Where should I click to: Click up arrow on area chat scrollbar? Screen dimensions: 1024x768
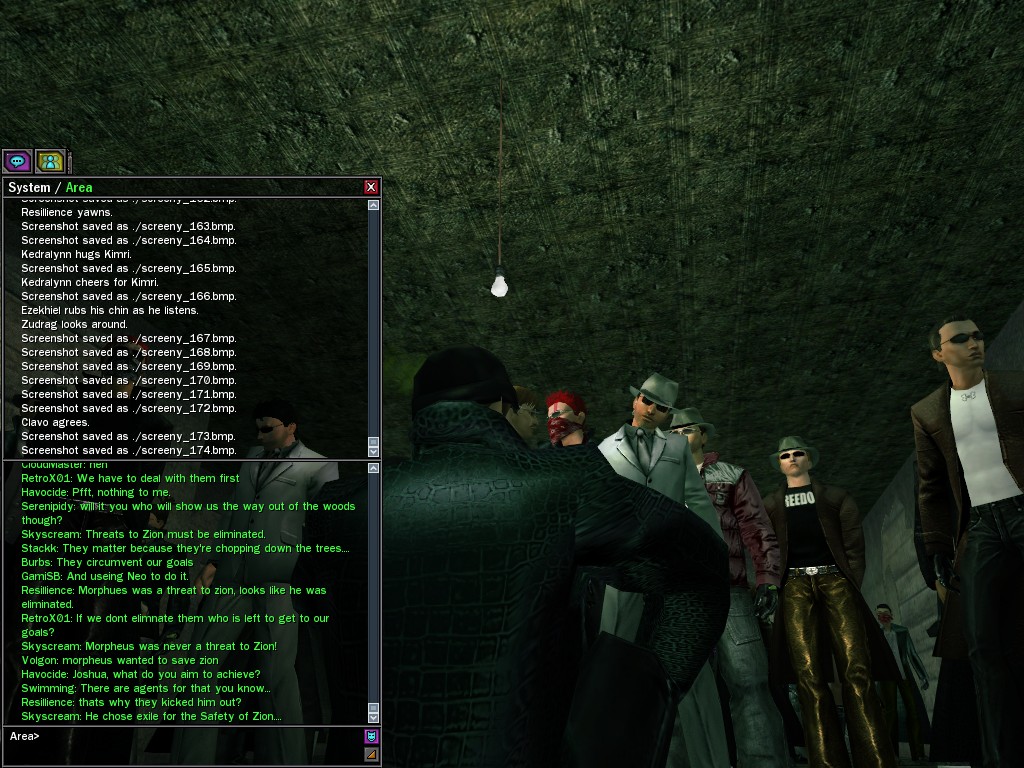coord(374,468)
